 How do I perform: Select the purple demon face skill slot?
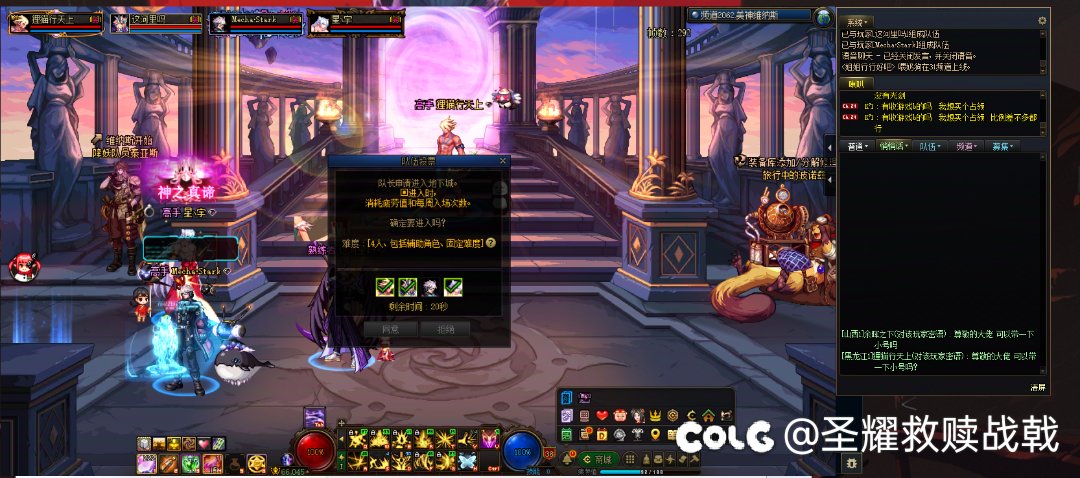tap(489, 438)
